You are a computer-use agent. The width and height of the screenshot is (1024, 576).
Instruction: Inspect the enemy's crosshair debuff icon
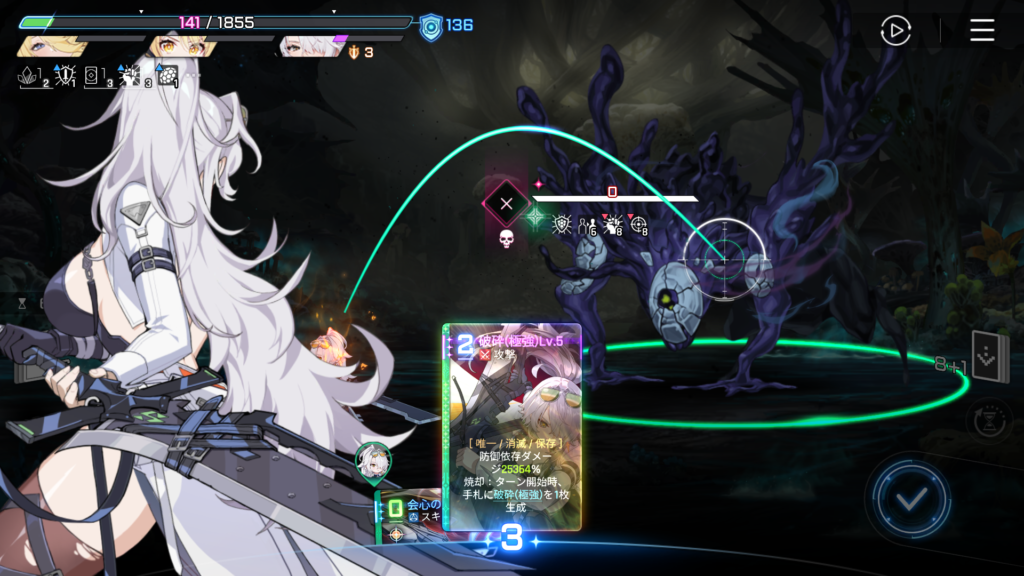click(x=639, y=224)
